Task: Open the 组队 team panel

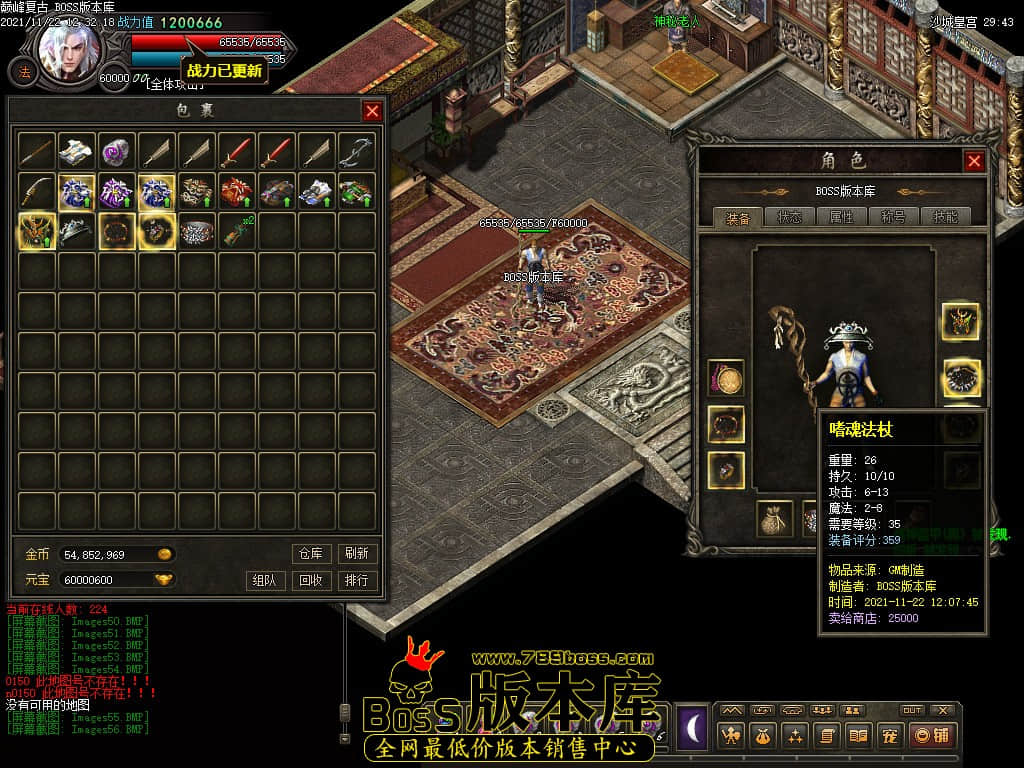Action: click(265, 580)
